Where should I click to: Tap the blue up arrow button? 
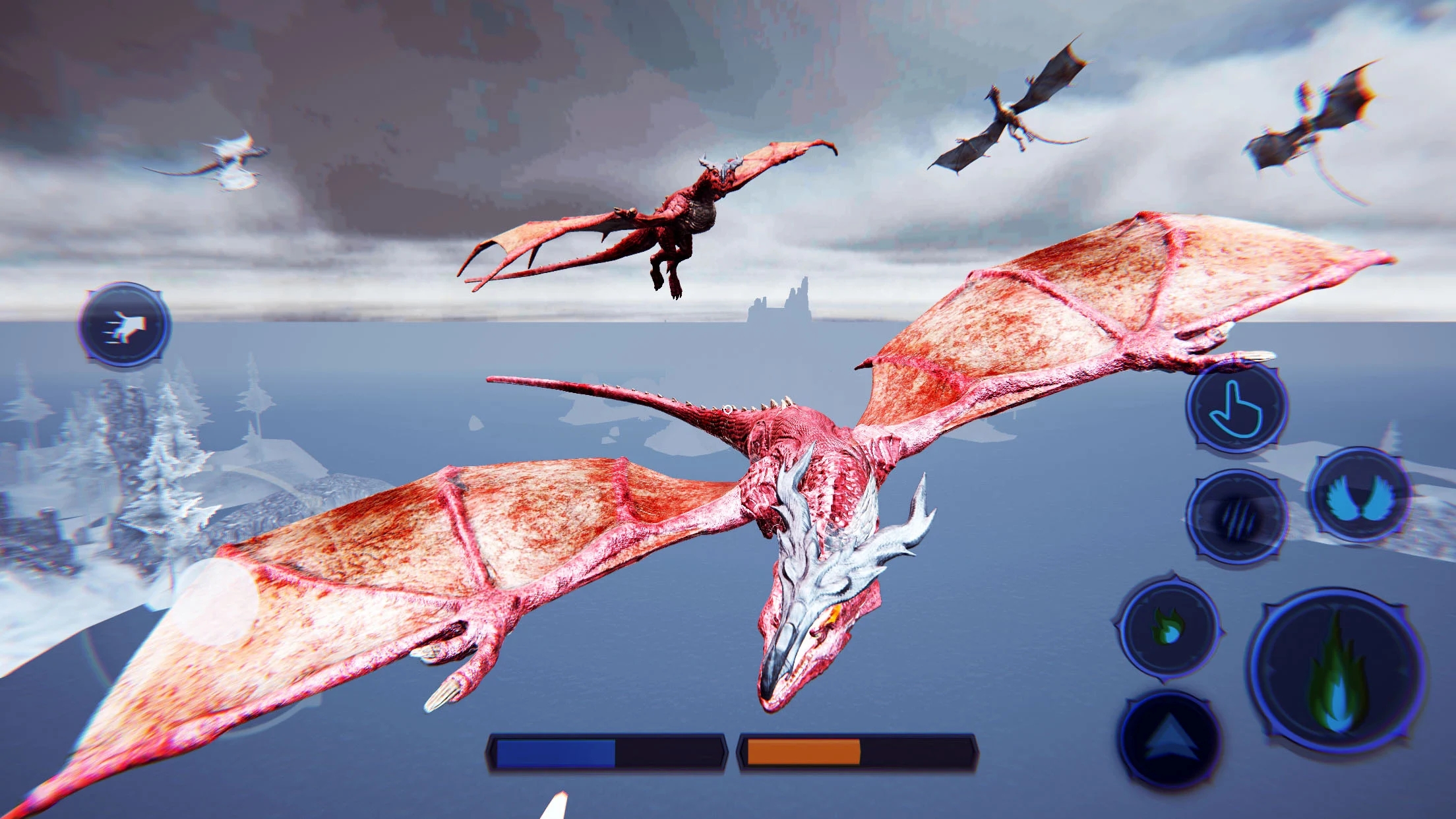(x=1170, y=740)
